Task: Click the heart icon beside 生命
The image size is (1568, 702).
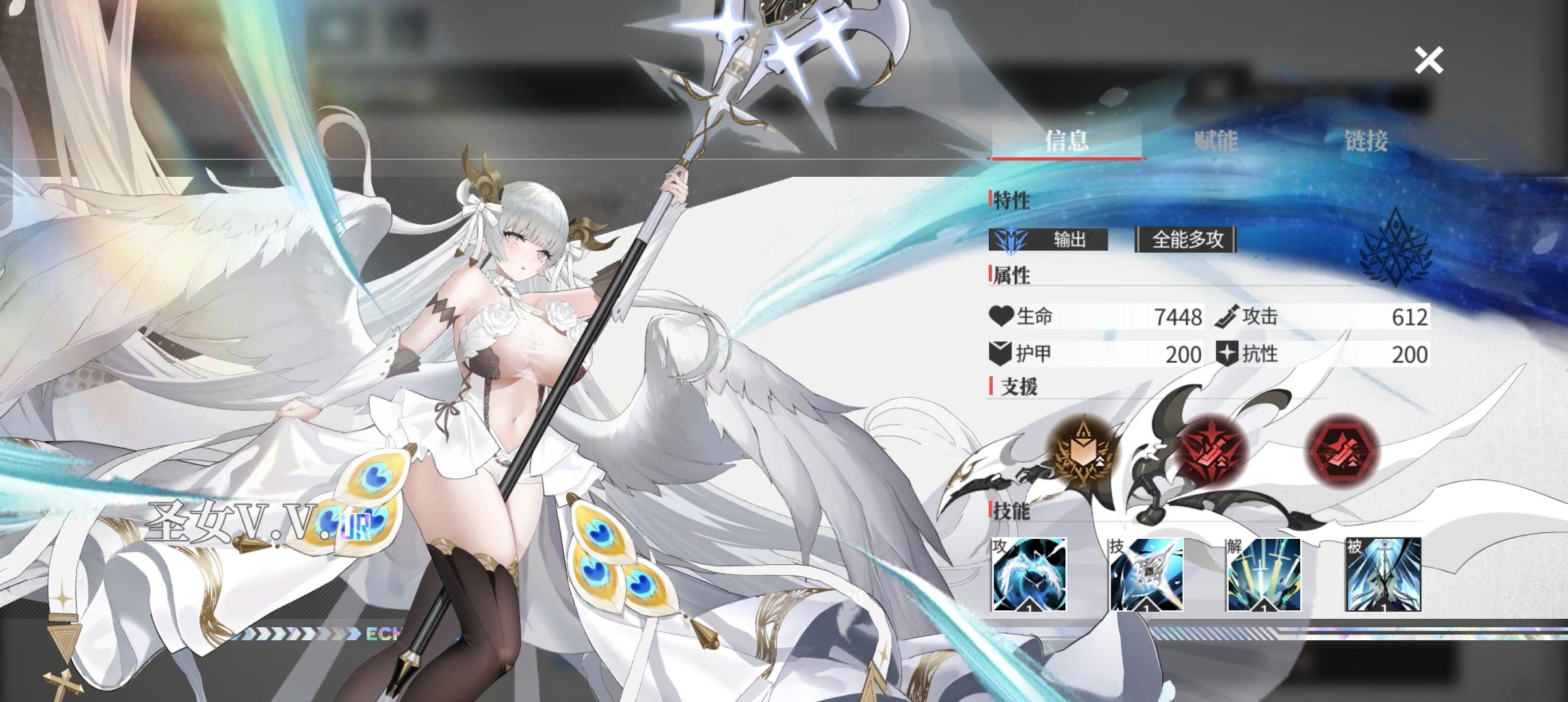Action: click(1001, 317)
